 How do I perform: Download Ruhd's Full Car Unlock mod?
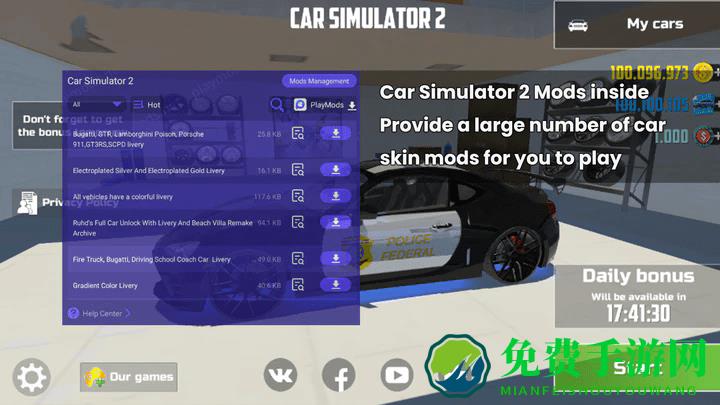(x=336, y=222)
